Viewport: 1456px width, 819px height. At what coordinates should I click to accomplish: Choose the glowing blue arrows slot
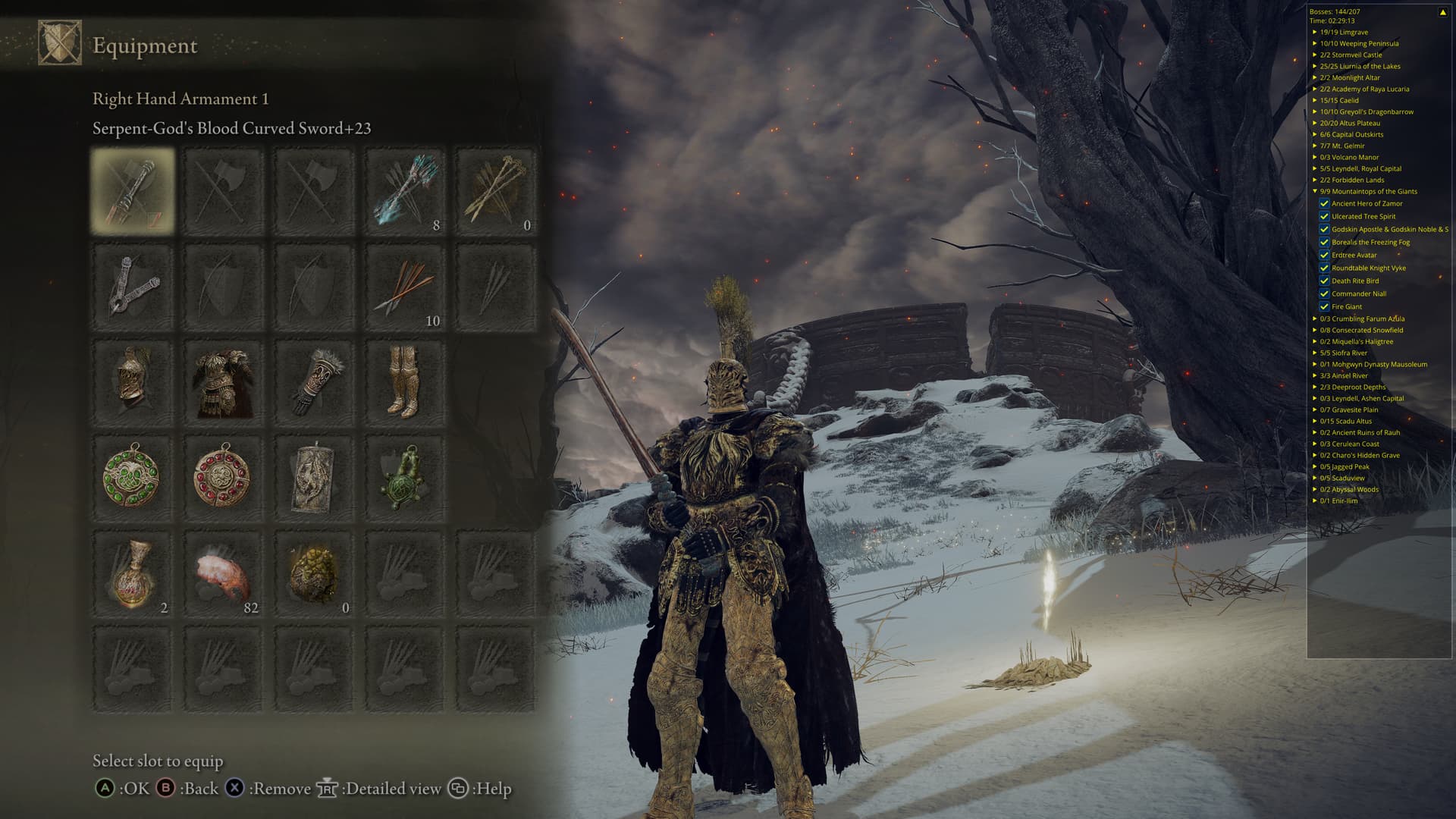coord(404,190)
